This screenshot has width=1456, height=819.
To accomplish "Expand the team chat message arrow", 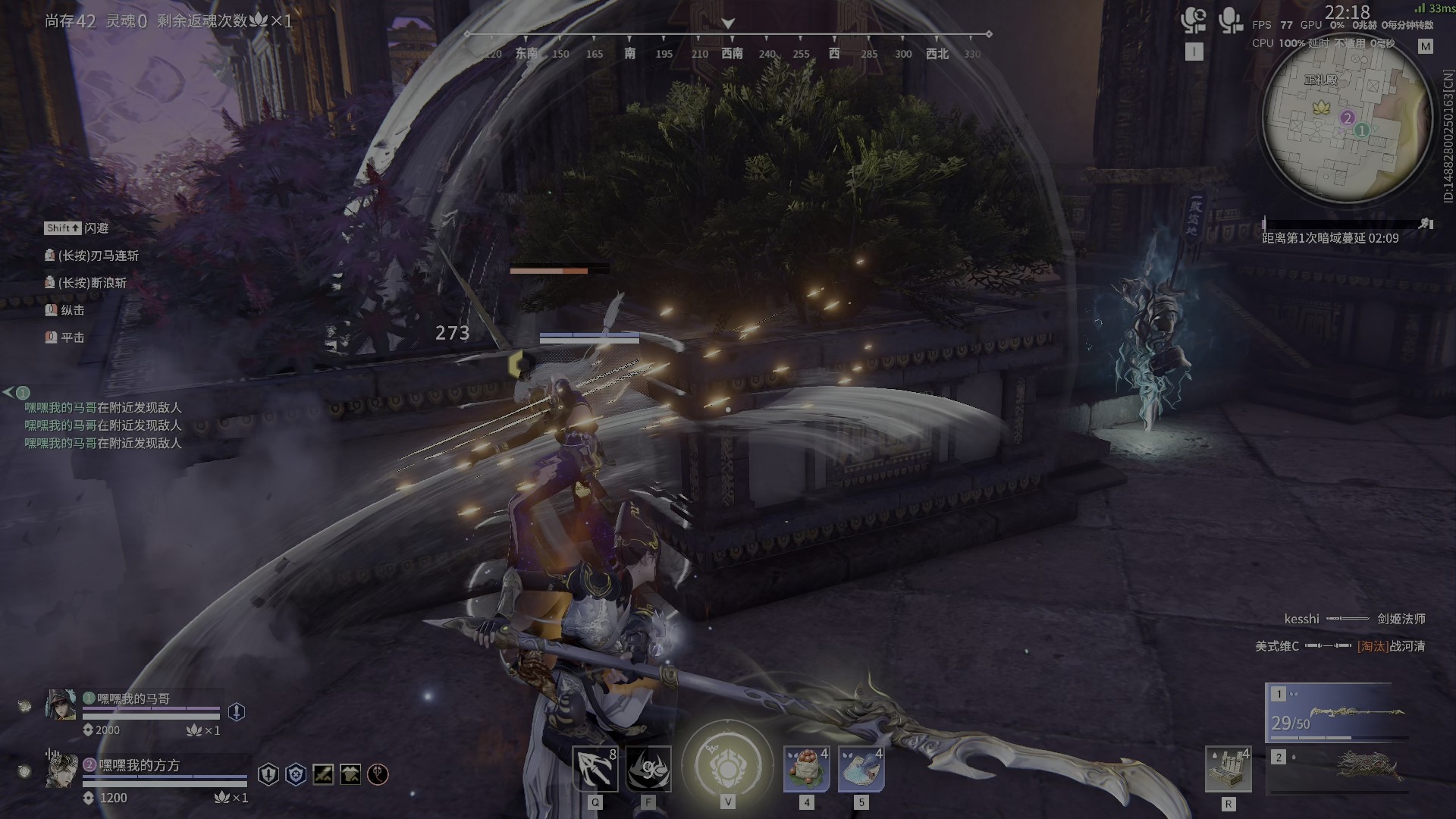I will [x=8, y=392].
